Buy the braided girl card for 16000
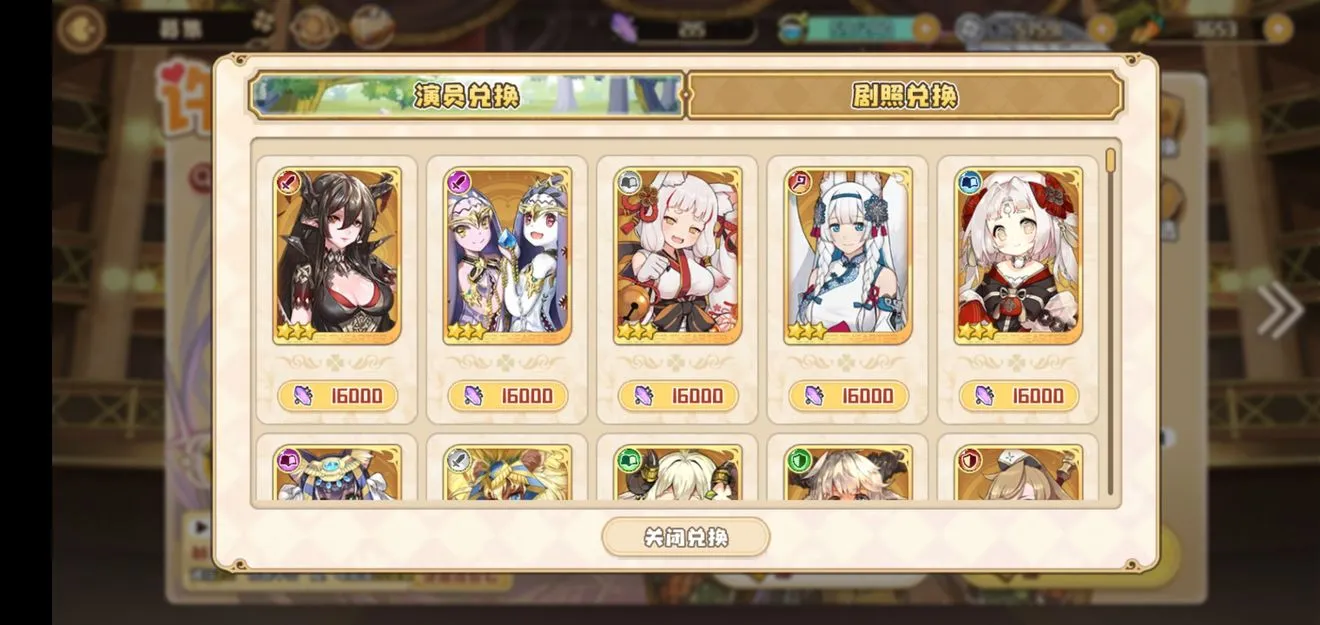Image resolution: width=1320 pixels, height=625 pixels. pos(848,396)
